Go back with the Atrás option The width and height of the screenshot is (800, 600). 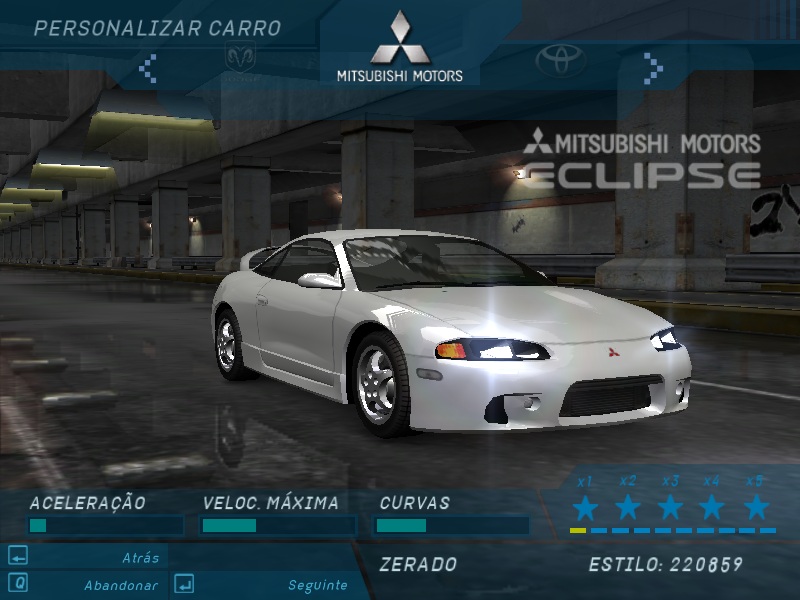[x=140, y=558]
